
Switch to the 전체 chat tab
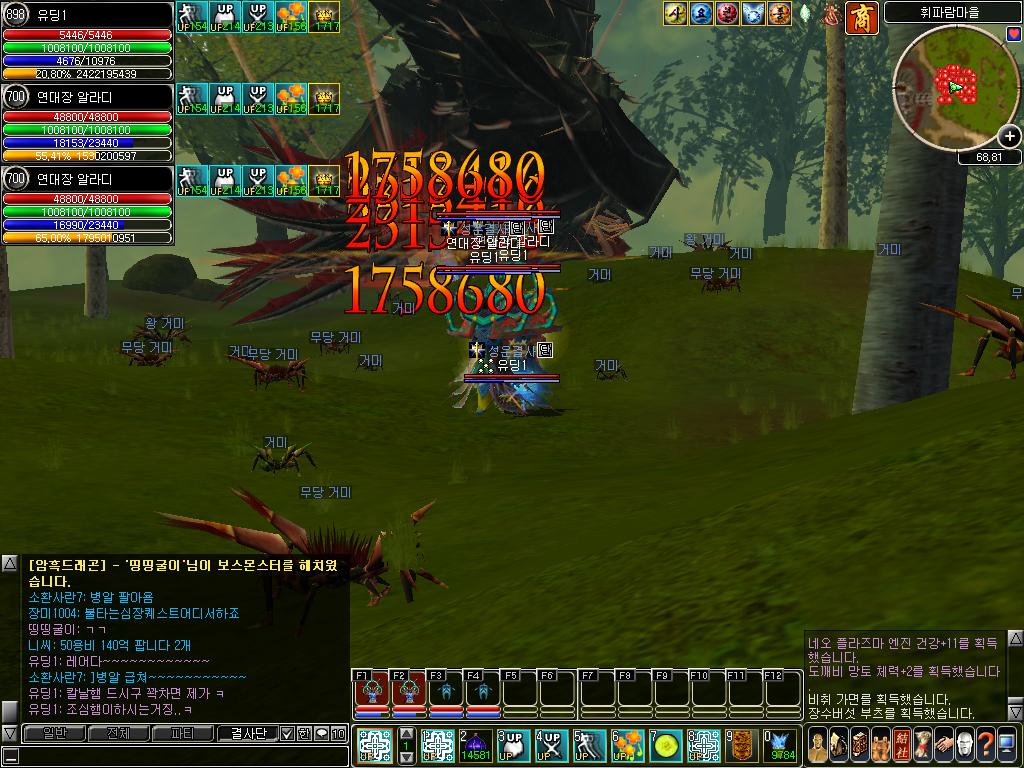click(118, 733)
